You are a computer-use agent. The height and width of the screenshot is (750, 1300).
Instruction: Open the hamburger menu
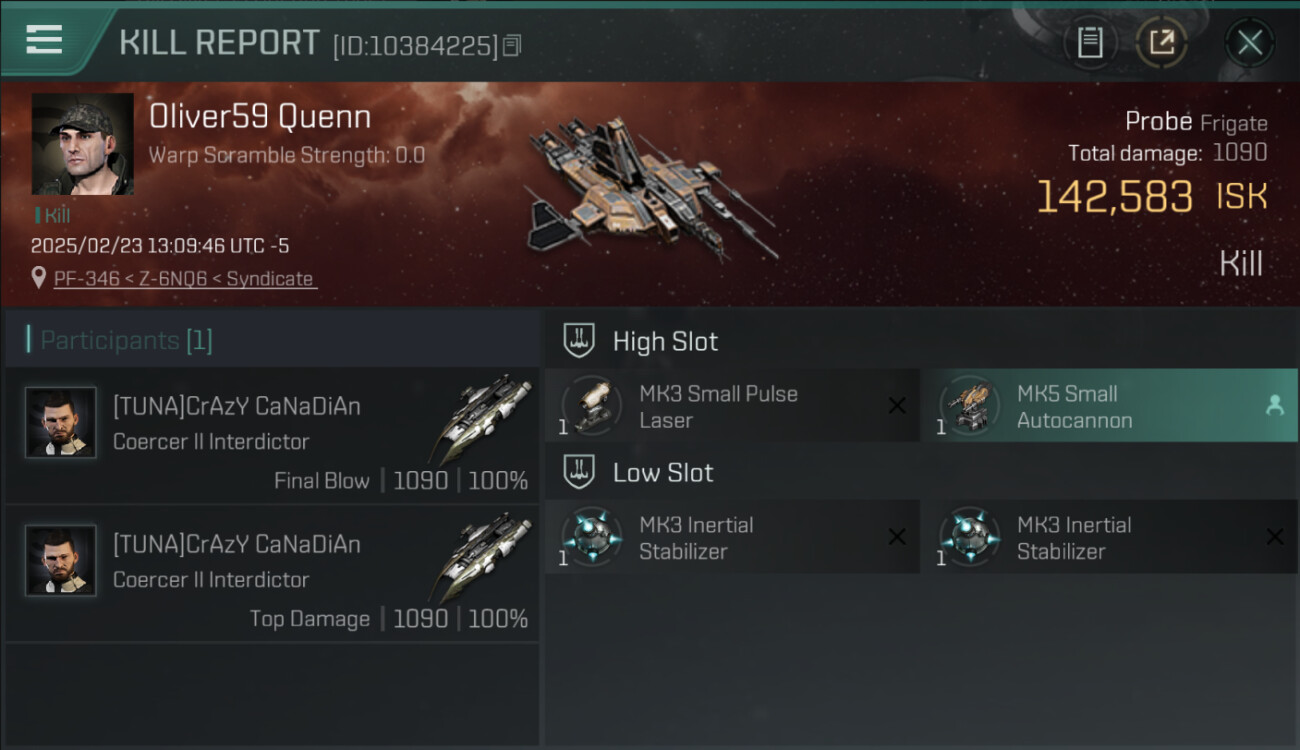[44, 40]
